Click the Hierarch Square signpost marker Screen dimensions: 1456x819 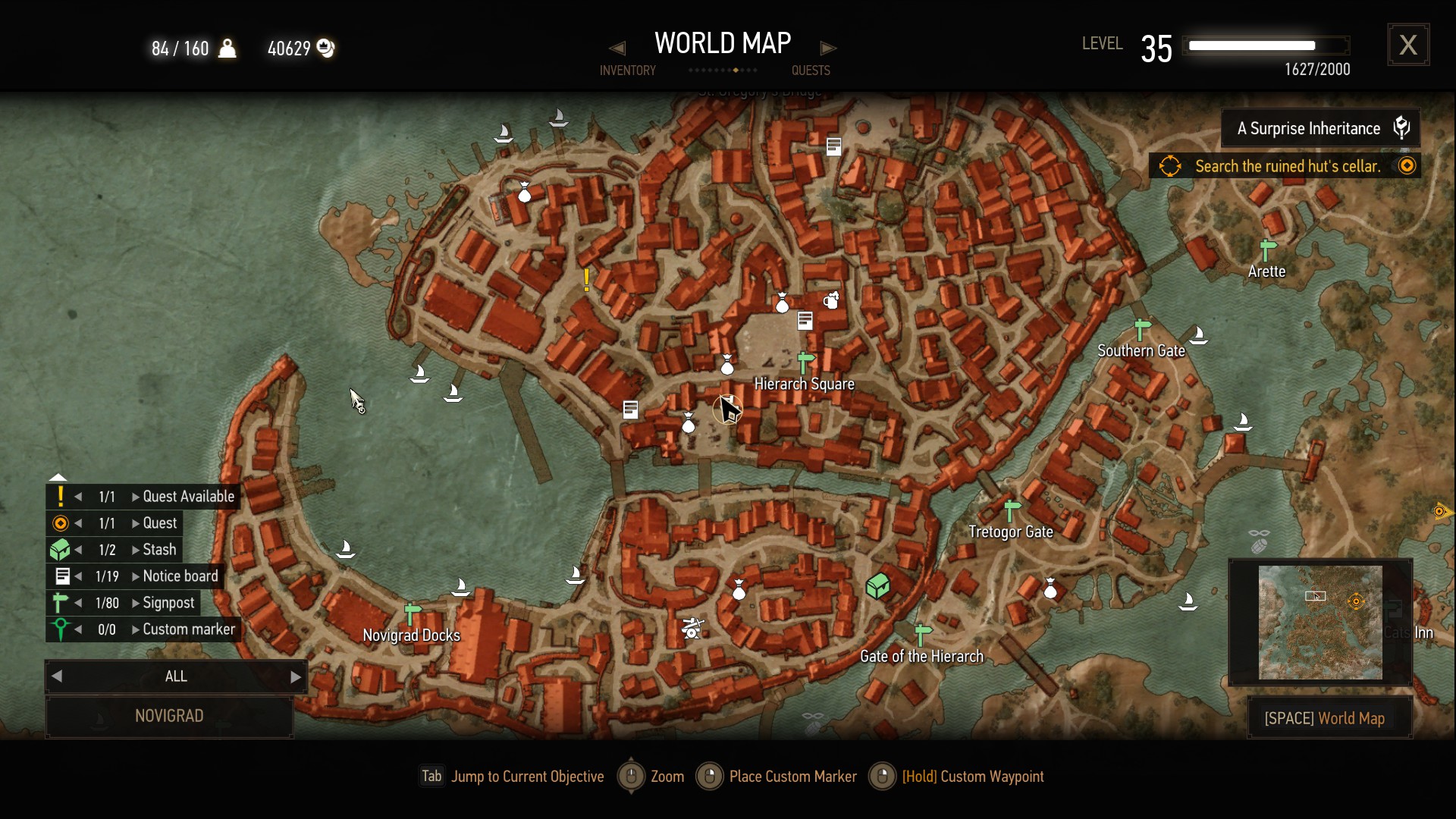[805, 363]
